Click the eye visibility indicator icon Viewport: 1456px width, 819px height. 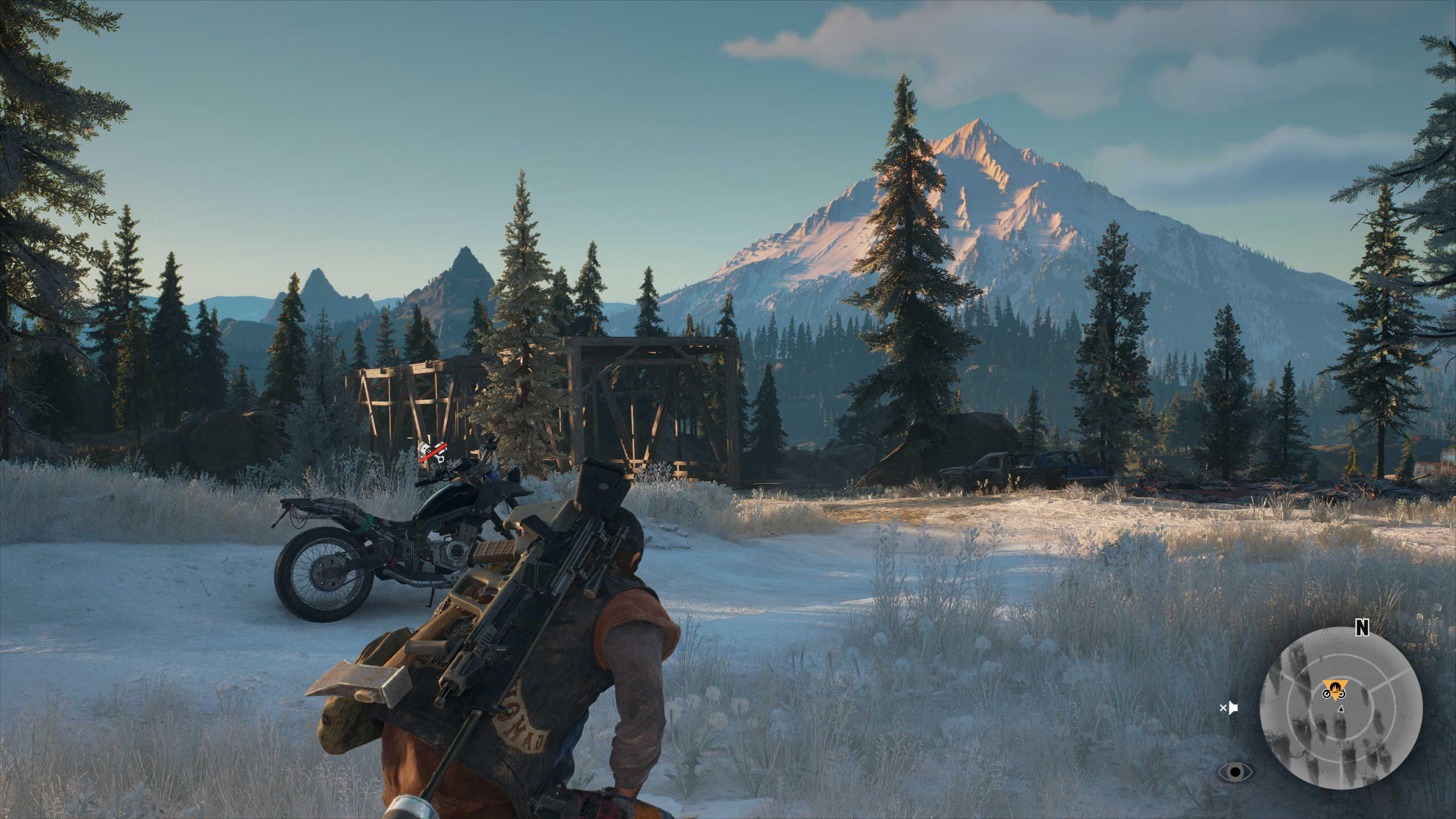[1235, 772]
